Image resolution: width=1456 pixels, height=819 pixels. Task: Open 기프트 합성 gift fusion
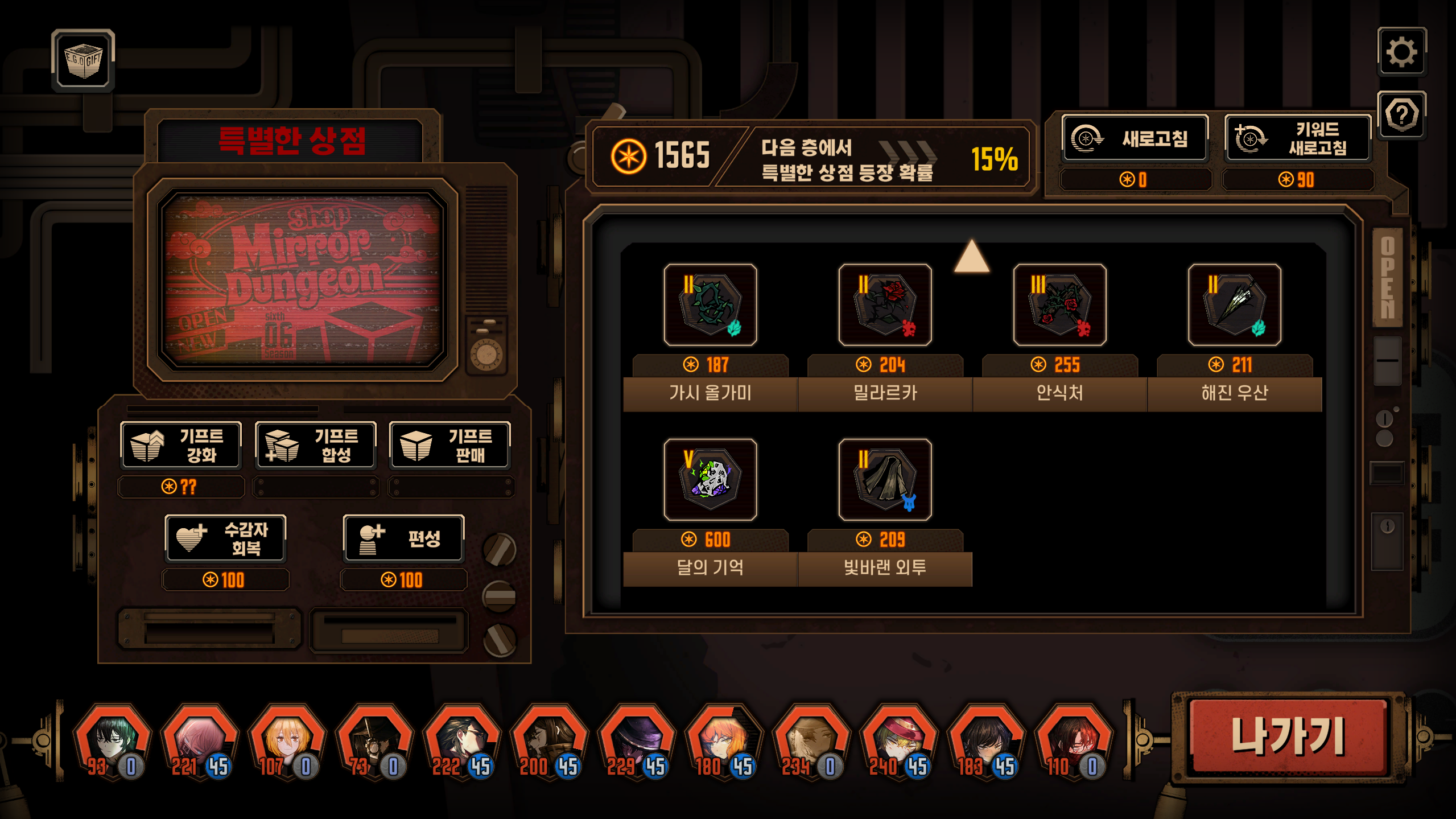315,445
